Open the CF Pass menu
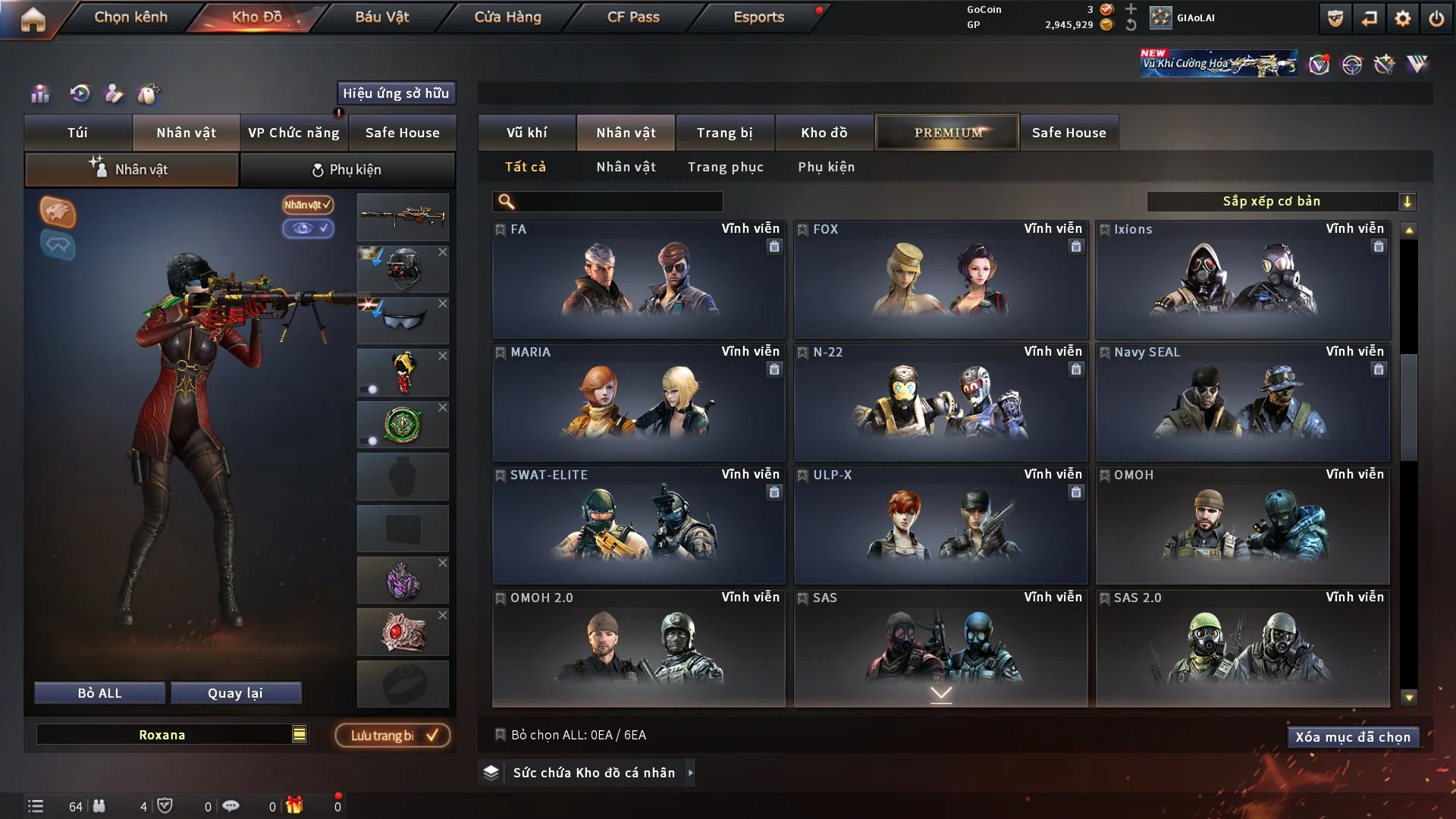 633,17
